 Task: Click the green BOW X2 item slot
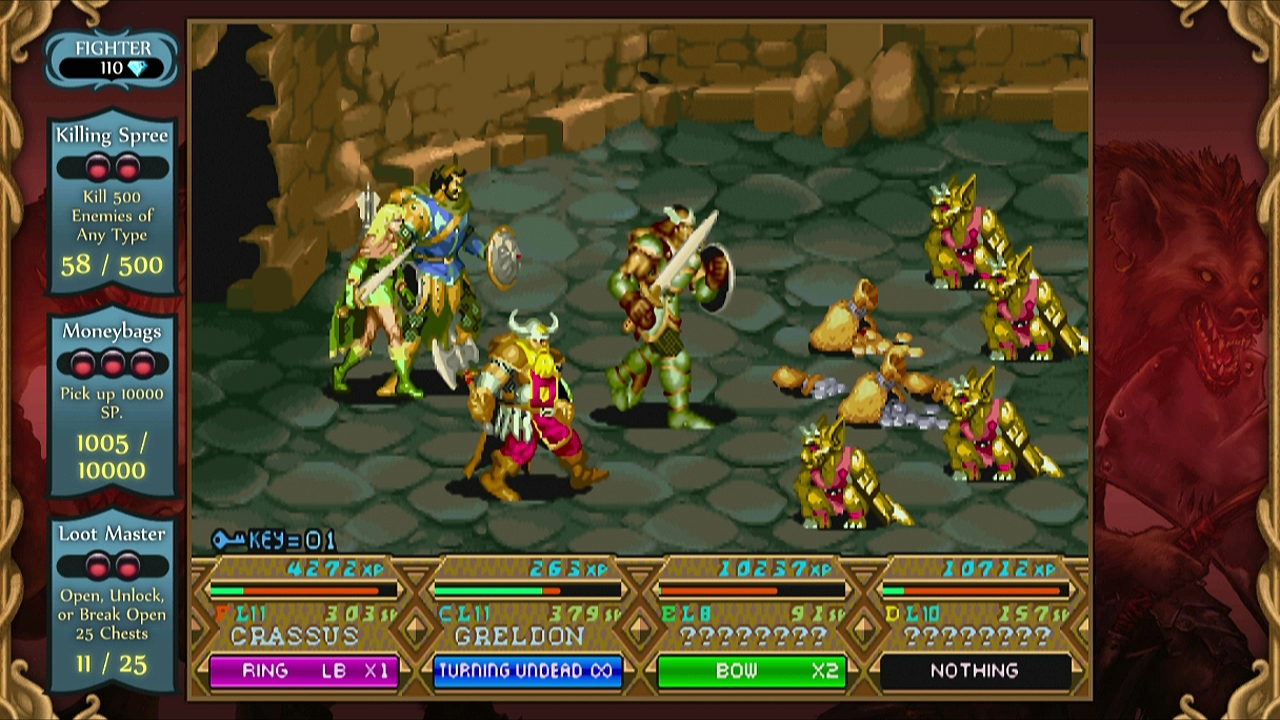pyautogui.click(x=751, y=671)
